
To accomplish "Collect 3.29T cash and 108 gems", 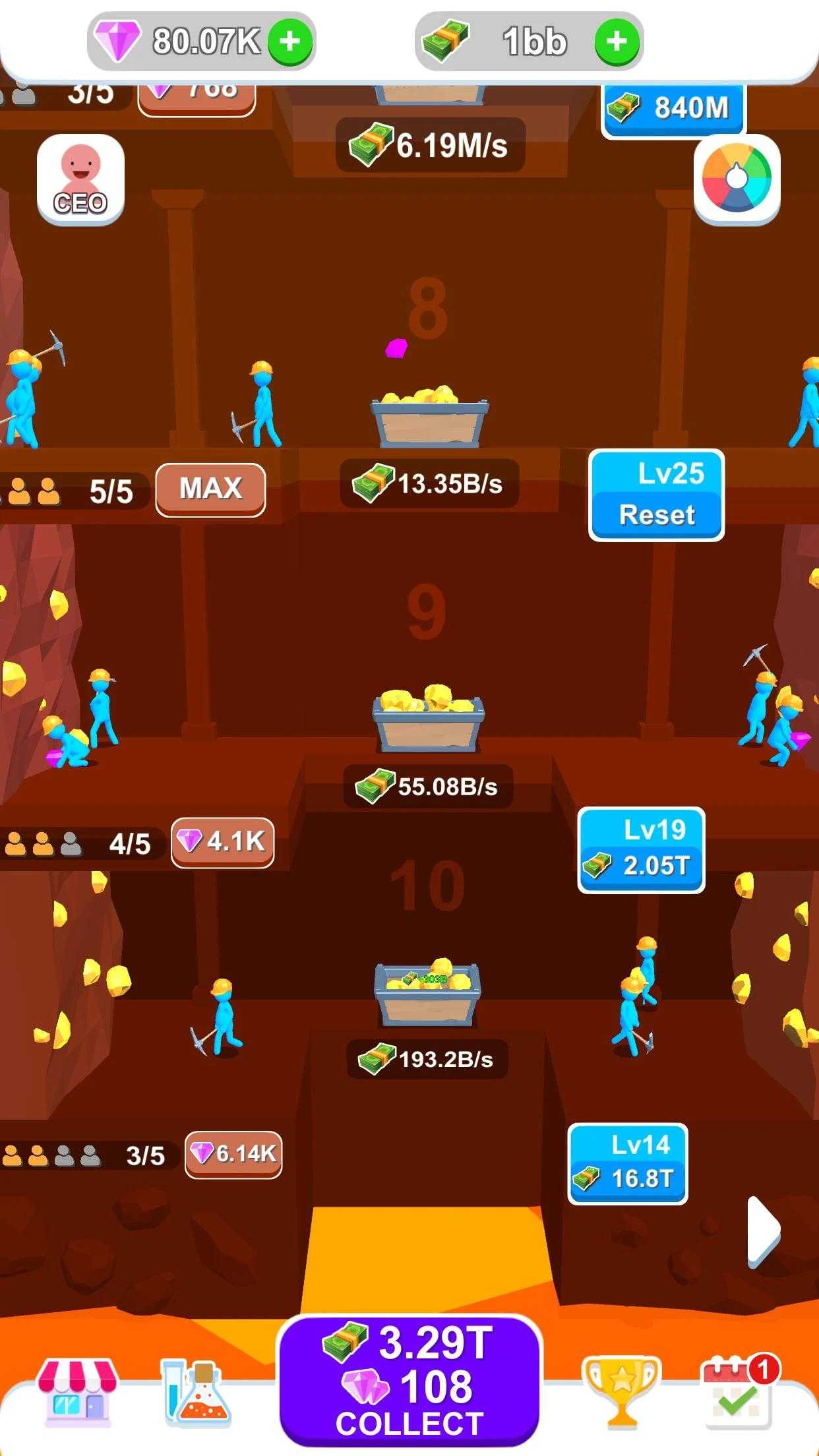I will click(409, 1381).
